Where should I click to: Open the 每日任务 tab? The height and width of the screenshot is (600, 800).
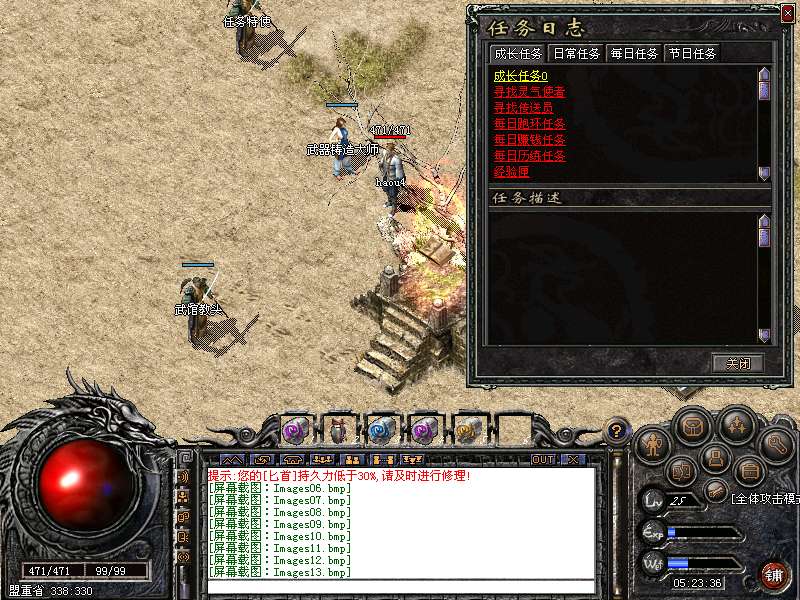[x=634, y=53]
